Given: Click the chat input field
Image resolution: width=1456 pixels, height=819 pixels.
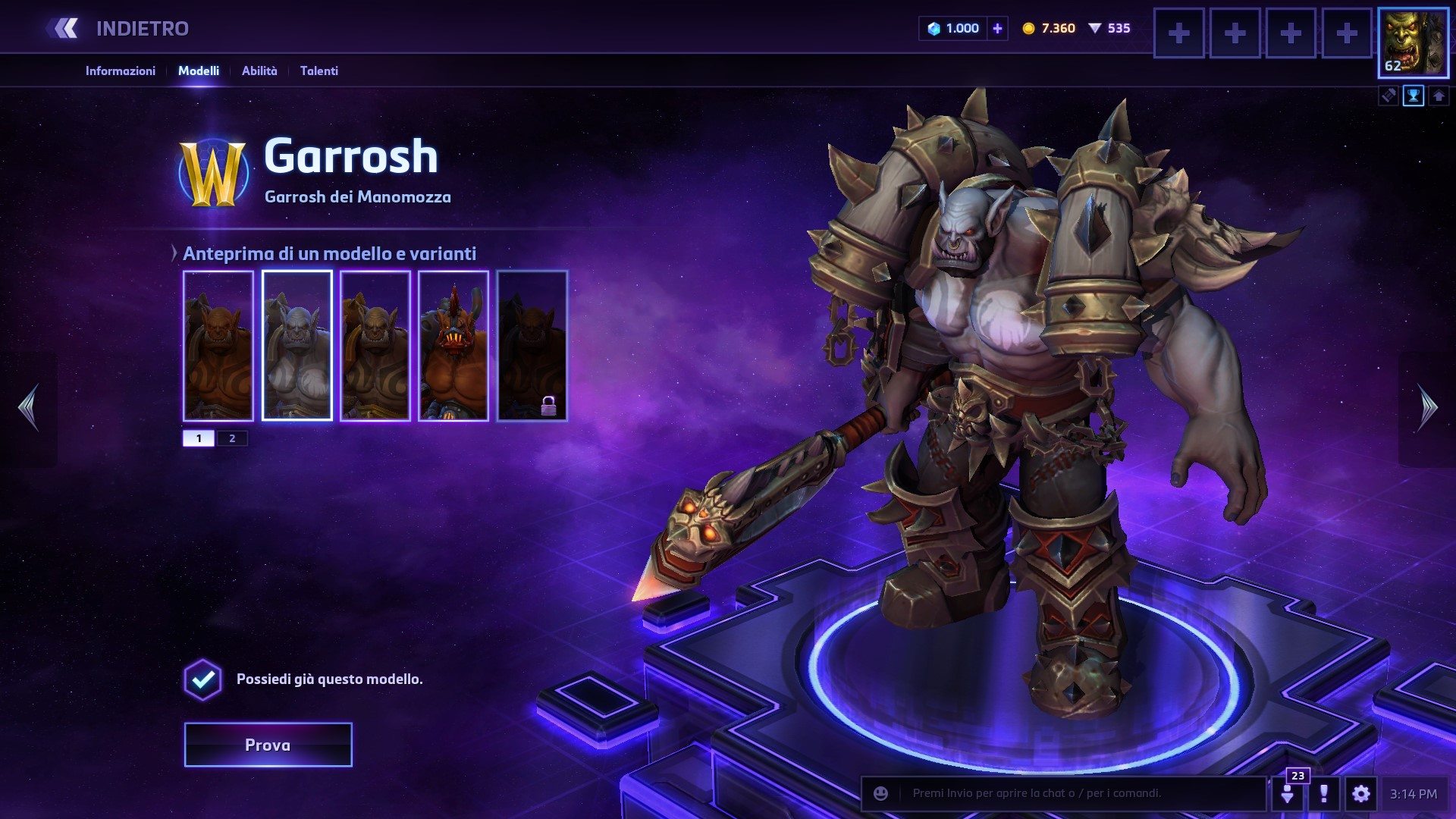Looking at the screenshot, I should pyautogui.click(x=1077, y=793).
